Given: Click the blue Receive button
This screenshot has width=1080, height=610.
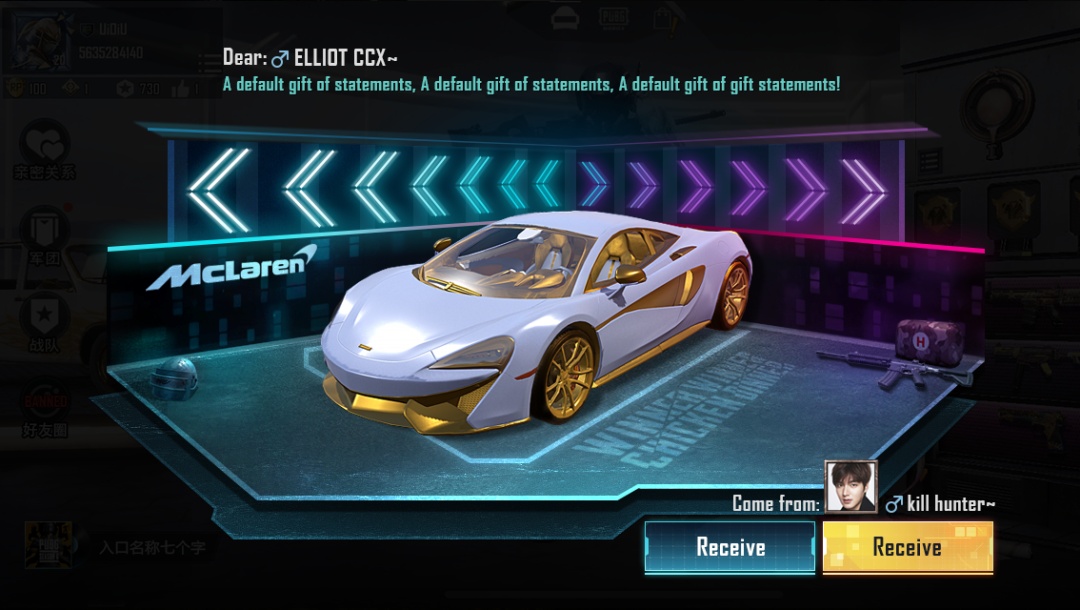Looking at the screenshot, I should [730, 547].
